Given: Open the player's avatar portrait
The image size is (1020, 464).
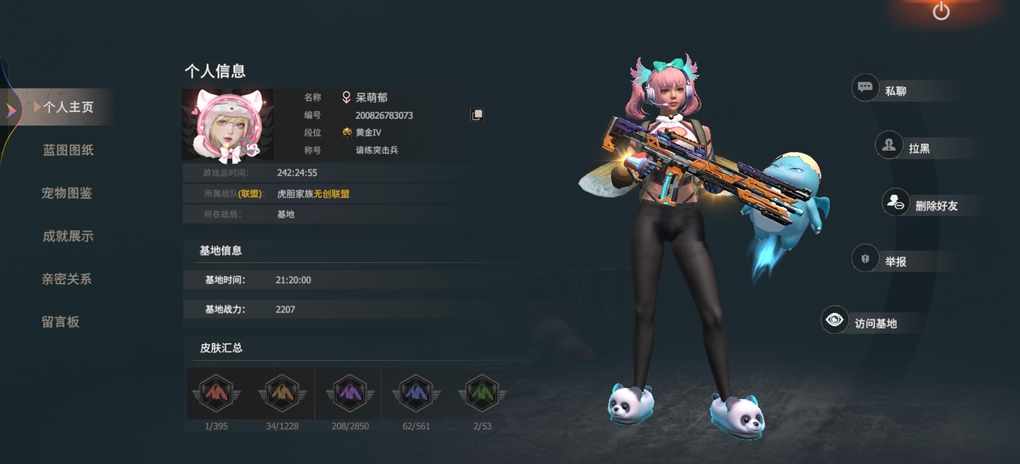Looking at the screenshot, I should pos(228,125).
